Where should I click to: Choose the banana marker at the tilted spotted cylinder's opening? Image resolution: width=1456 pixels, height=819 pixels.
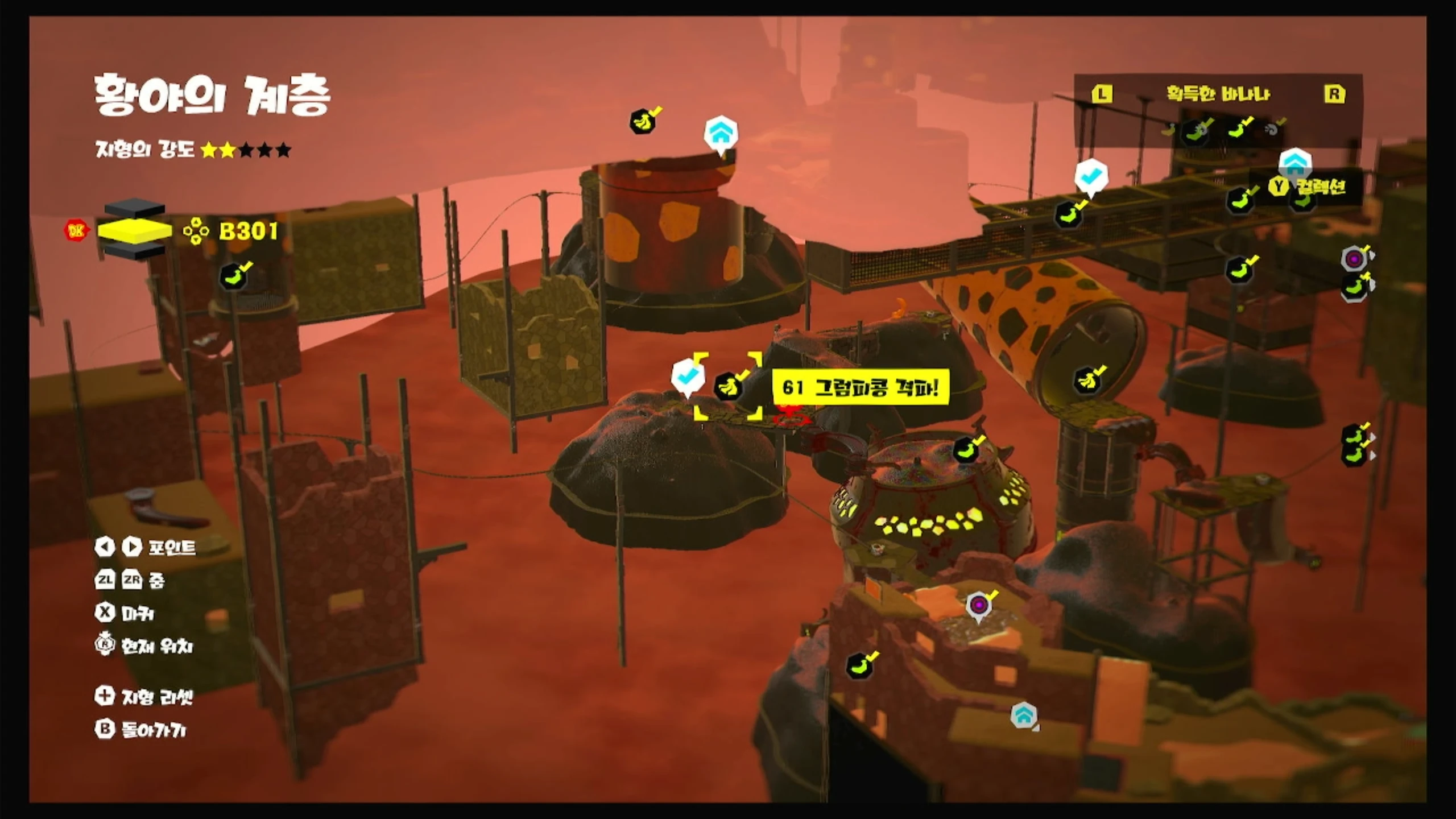click(x=1086, y=380)
